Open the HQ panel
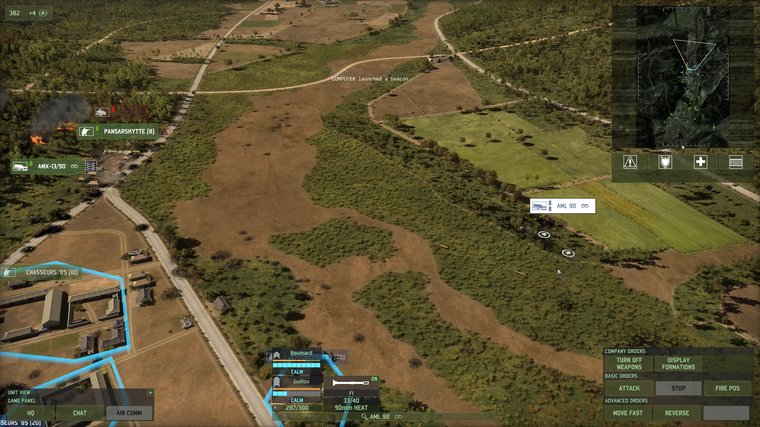 click(29, 412)
